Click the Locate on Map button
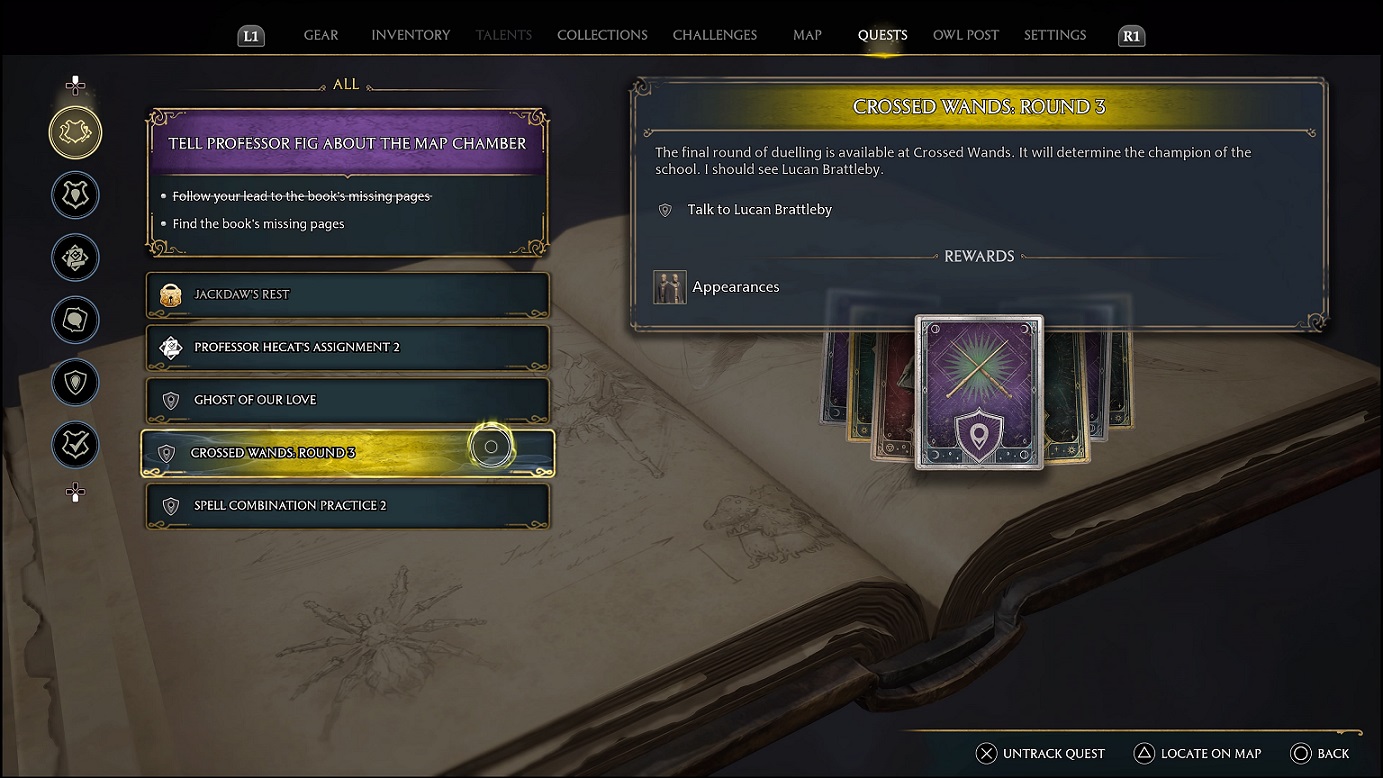The image size is (1383, 778). 1197,753
